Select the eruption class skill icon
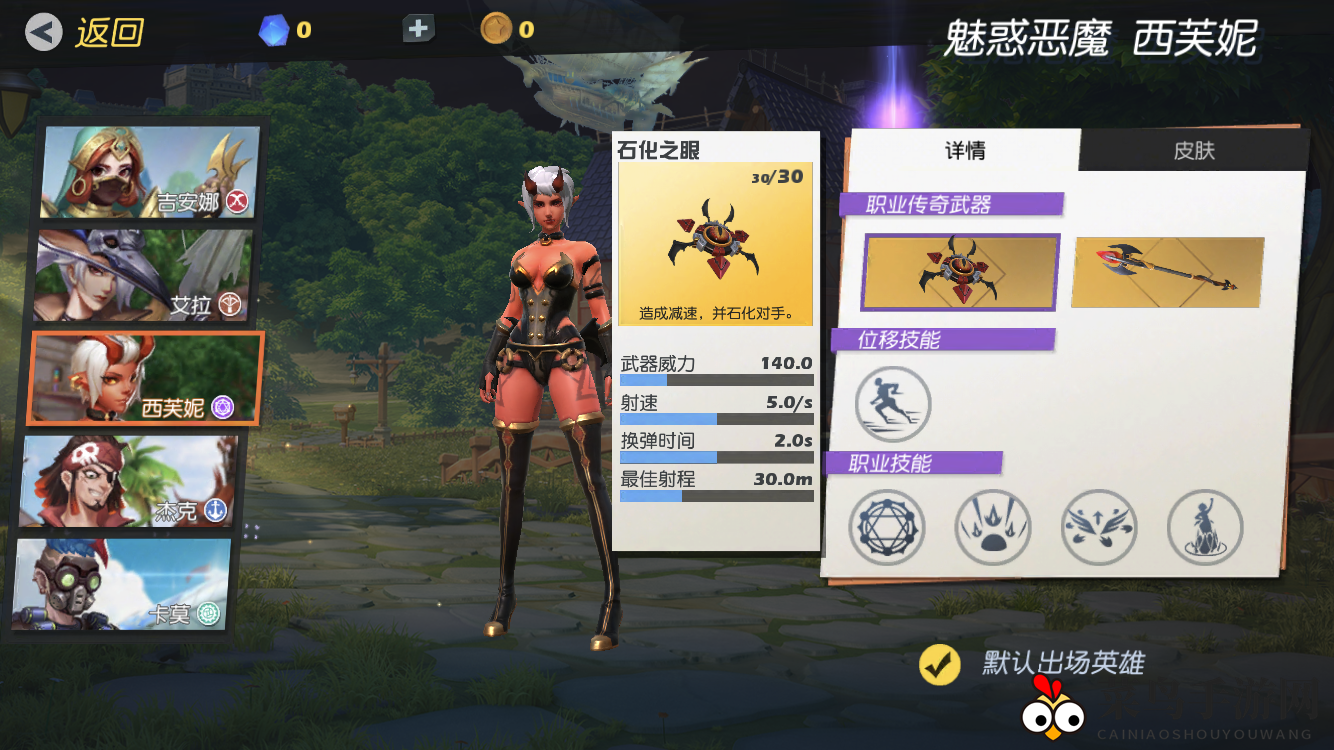This screenshot has width=1334, height=750. click(993, 527)
